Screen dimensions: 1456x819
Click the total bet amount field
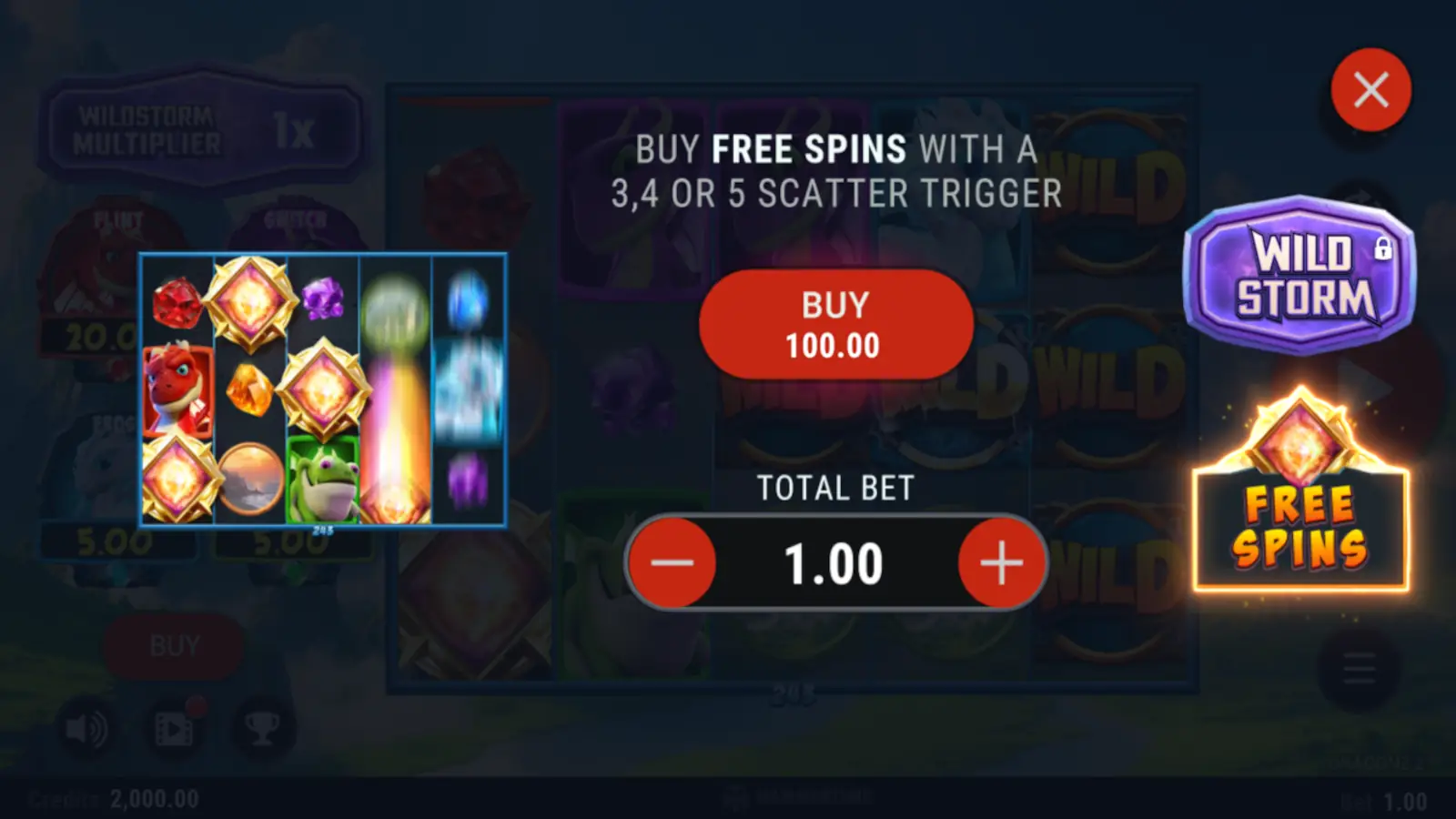837,562
